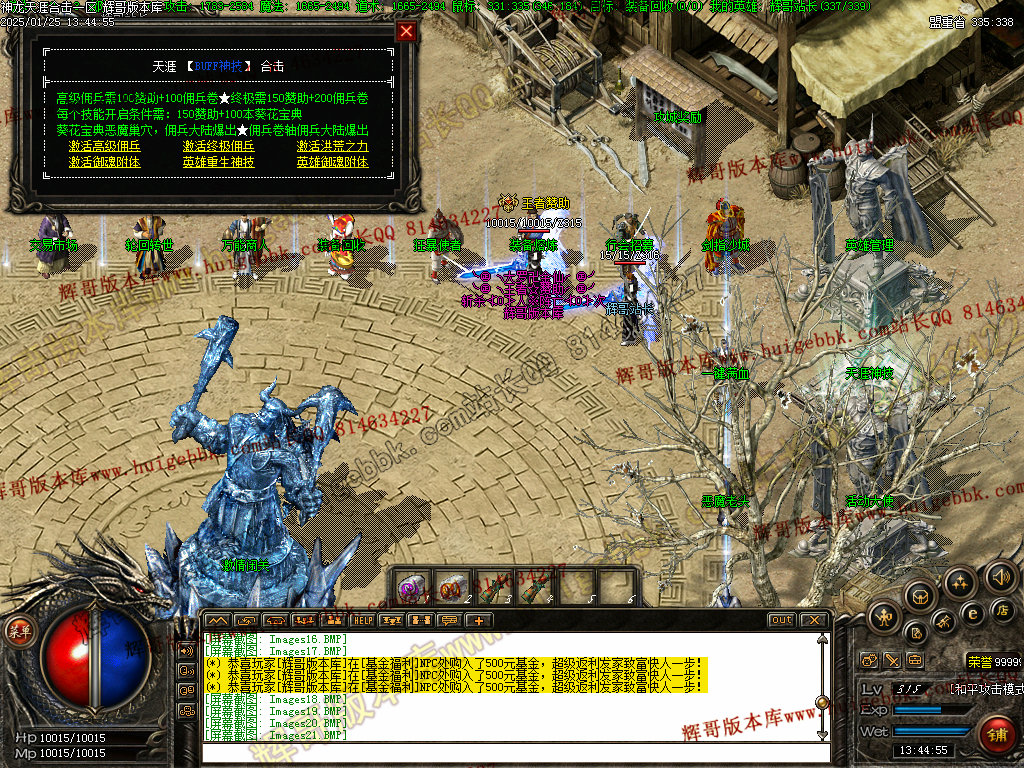
Task: Choose the 激活高级佣兵 option
Action: point(104,146)
